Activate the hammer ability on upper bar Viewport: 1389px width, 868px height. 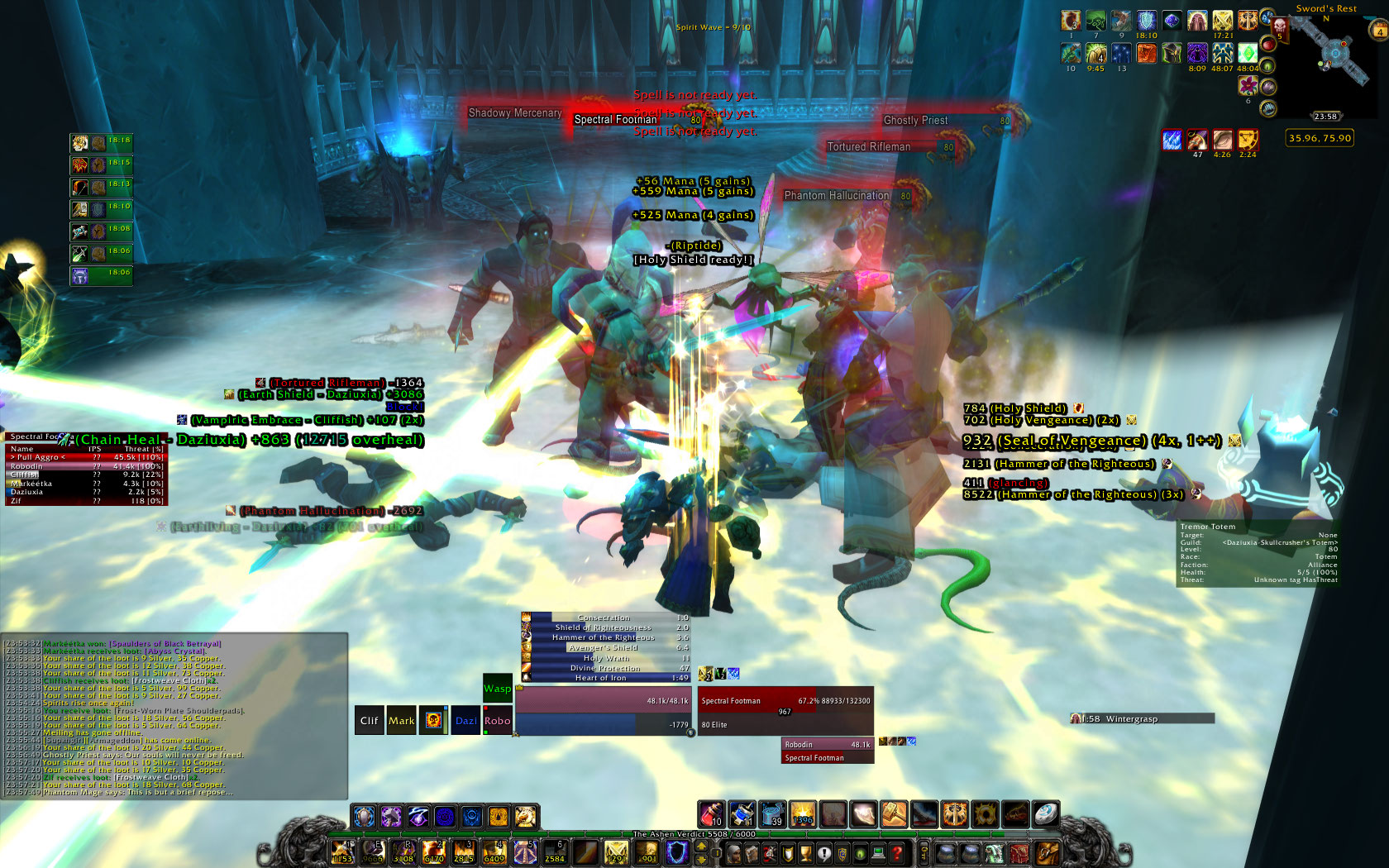coord(894,815)
